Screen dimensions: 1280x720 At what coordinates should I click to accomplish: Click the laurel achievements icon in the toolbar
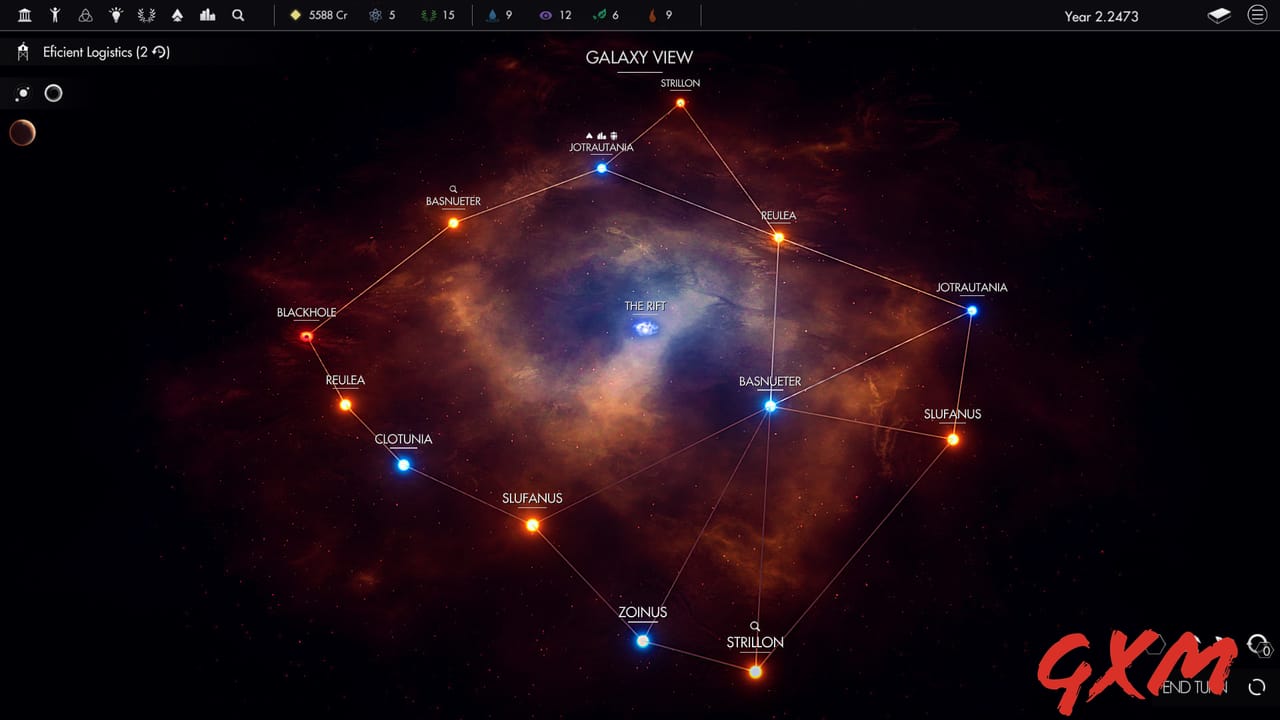tap(146, 15)
